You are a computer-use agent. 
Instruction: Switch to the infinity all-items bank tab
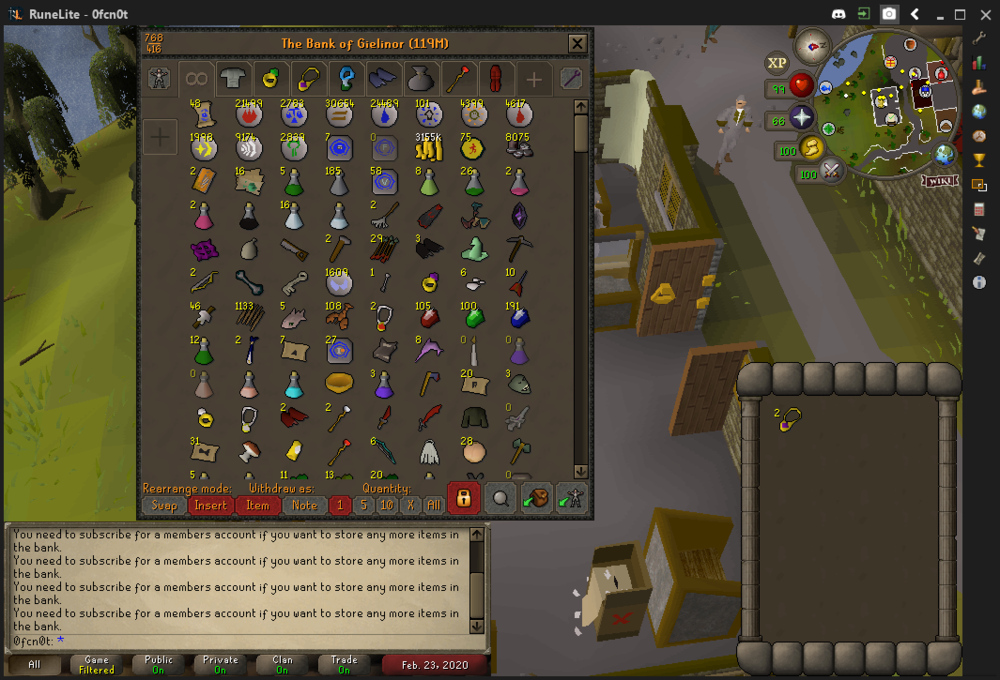[197, 79]
